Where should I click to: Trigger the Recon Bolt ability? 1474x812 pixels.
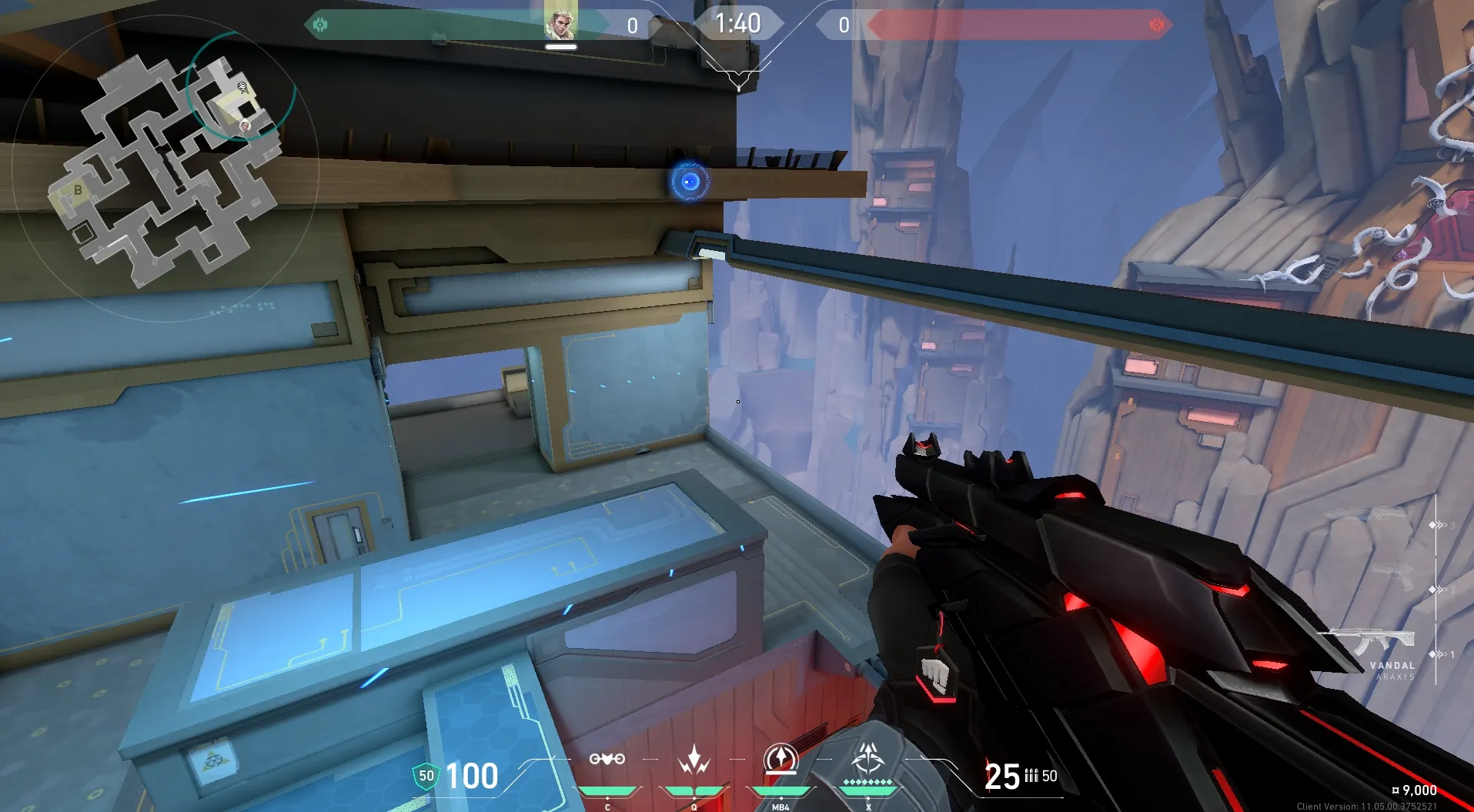(x=780, y=760)
